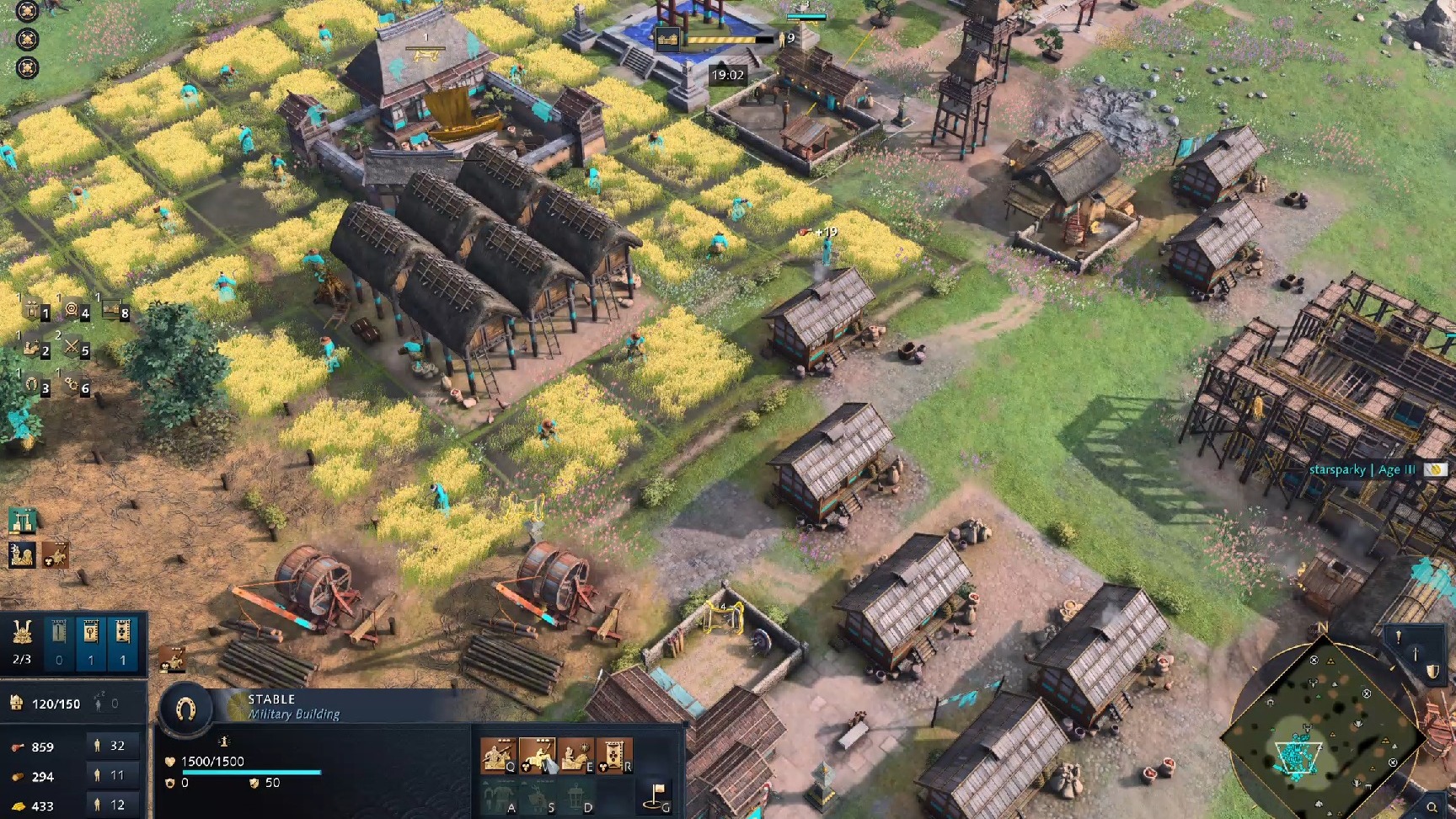Select the cavalry unit production icon labelled E
The height and width of the screenshot is (819, 1456).
[x=575, y=755]
